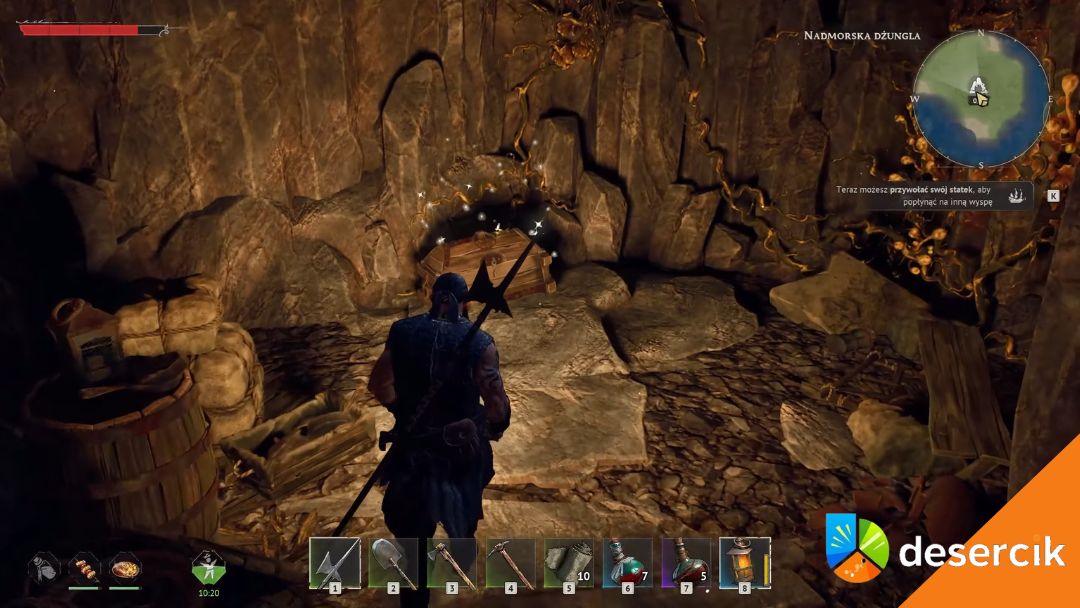The height and width of the screenshot is (608, 1080).
Task: Use the bandage stack of 10
Action: 569,563
